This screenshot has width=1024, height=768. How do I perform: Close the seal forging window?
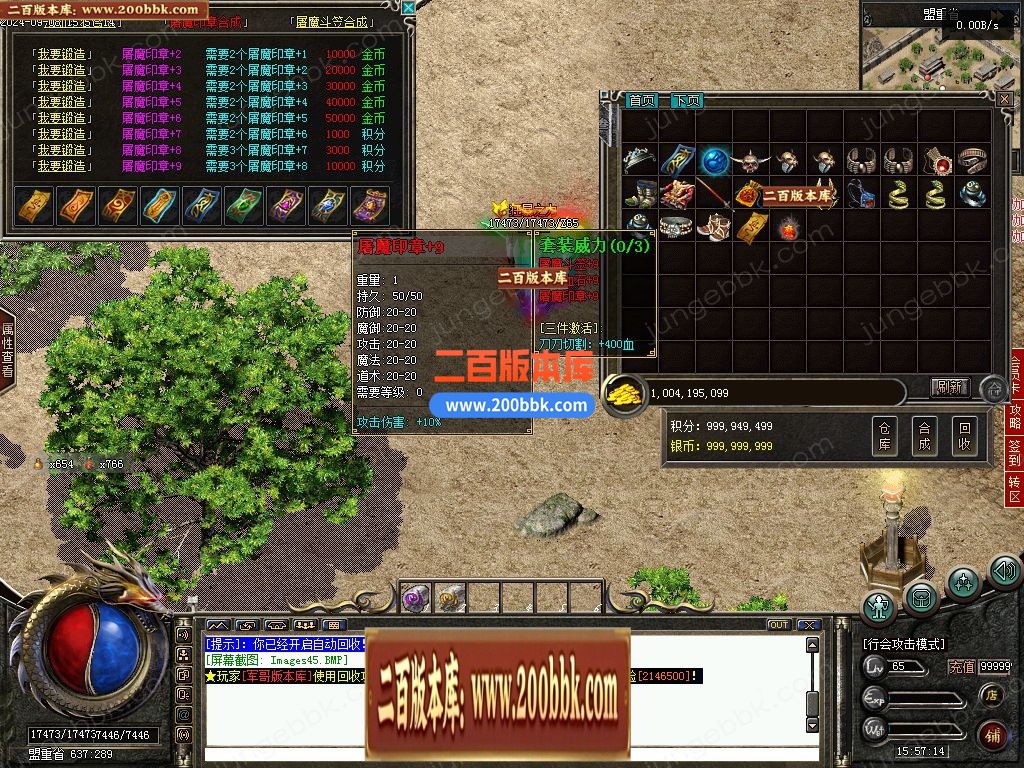point(408,8)
